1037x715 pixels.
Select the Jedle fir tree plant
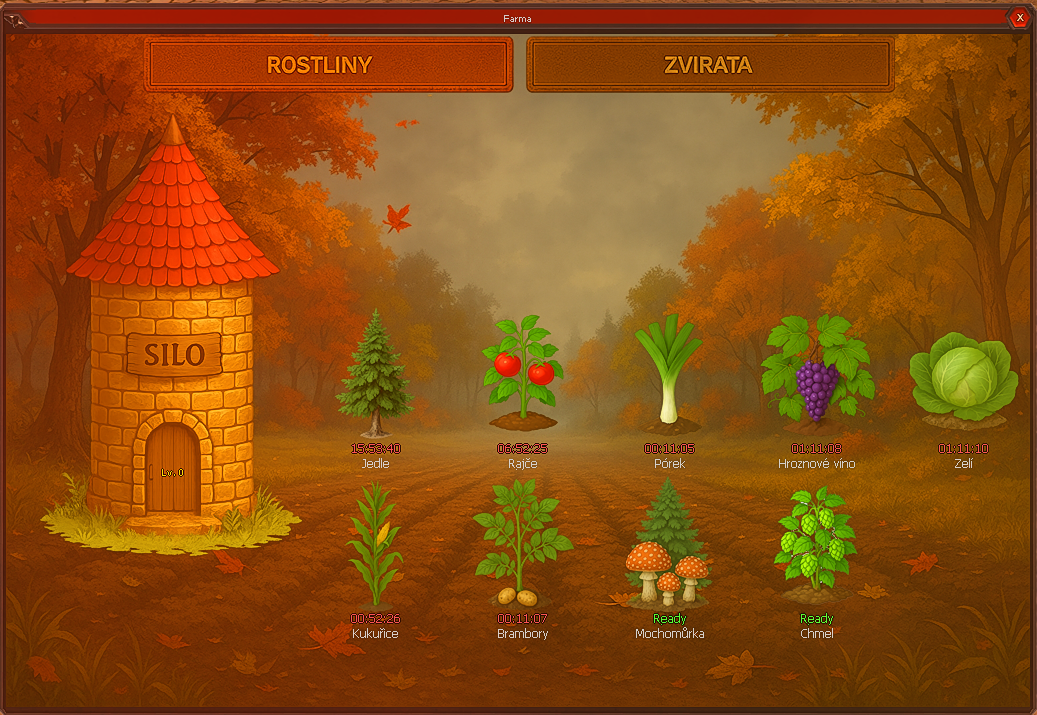click(x=375, y=365)
